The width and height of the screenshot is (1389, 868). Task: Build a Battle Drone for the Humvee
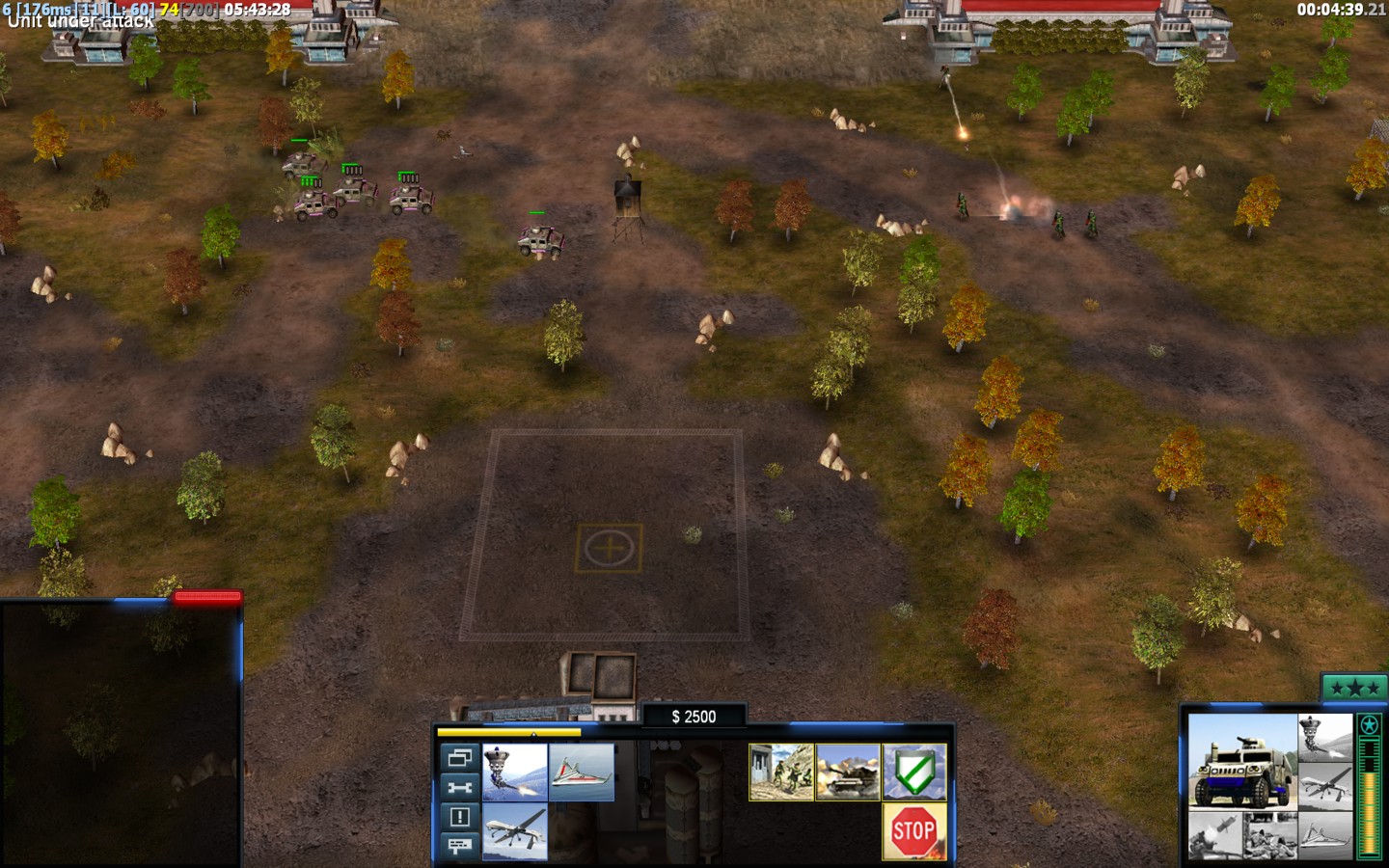514,772
